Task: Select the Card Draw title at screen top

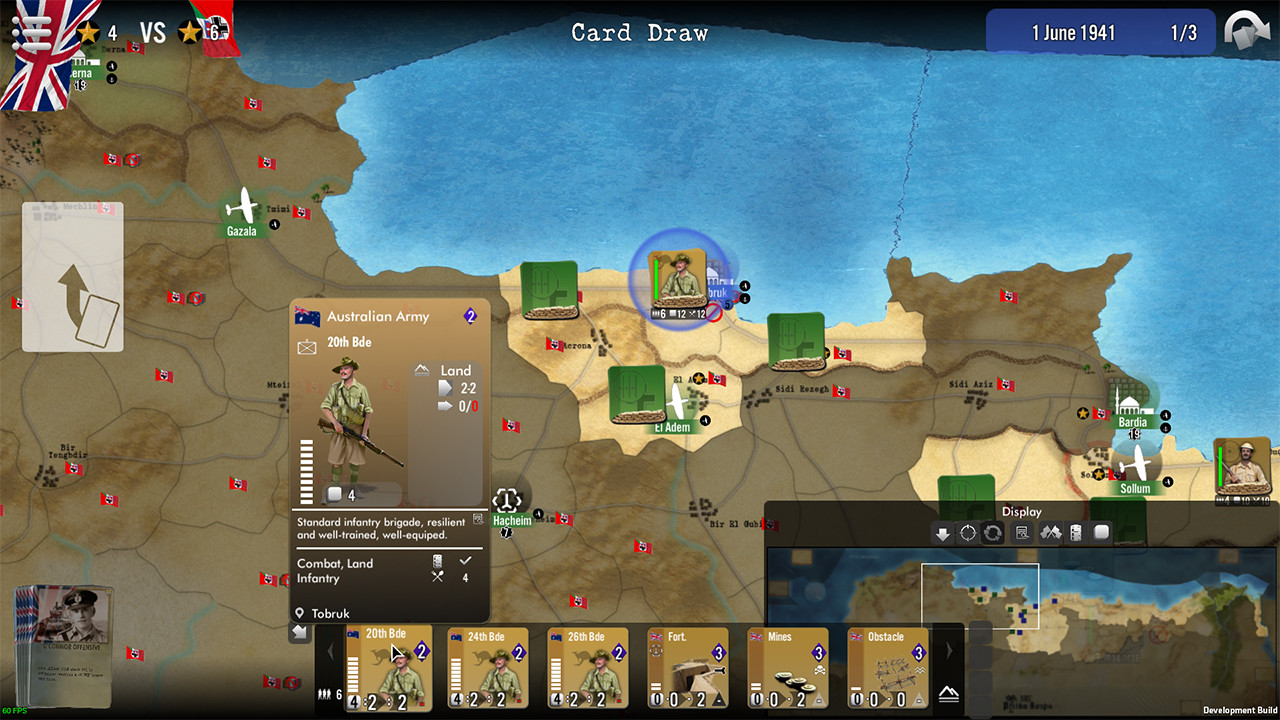Action: coord(640,33)
